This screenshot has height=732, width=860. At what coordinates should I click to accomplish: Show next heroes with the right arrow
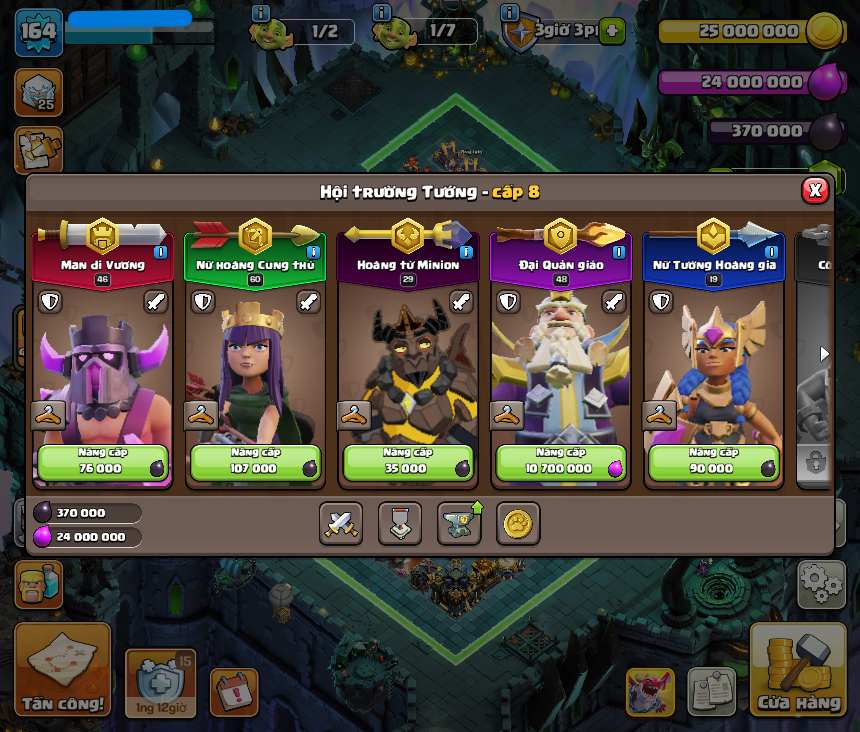click(x=824, y=354)
